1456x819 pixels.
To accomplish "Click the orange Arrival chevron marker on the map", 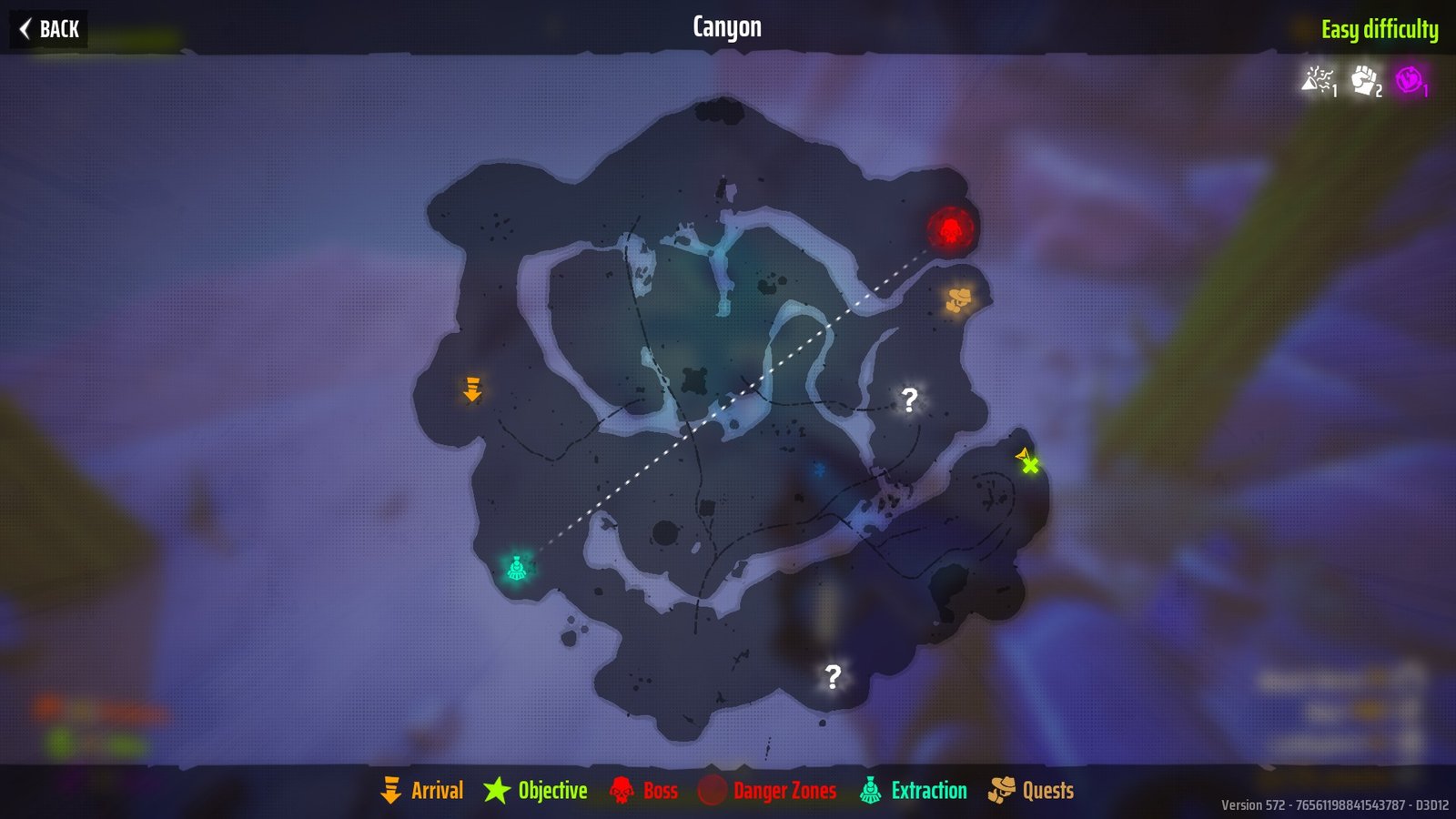I will [x=472, y=391].
